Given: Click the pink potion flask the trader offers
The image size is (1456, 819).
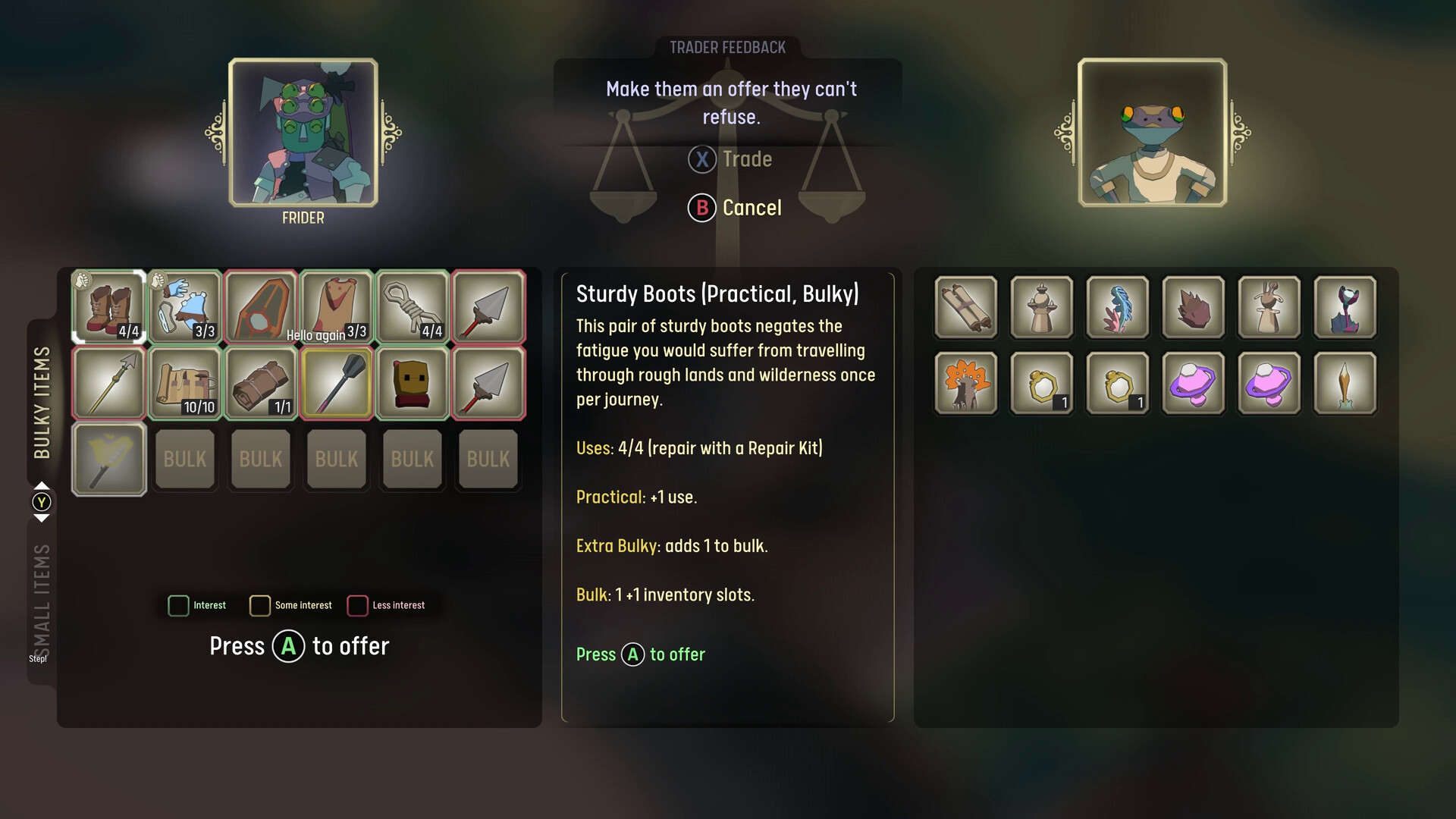Looking at the screenshot, I should (x=1194, y=383).
